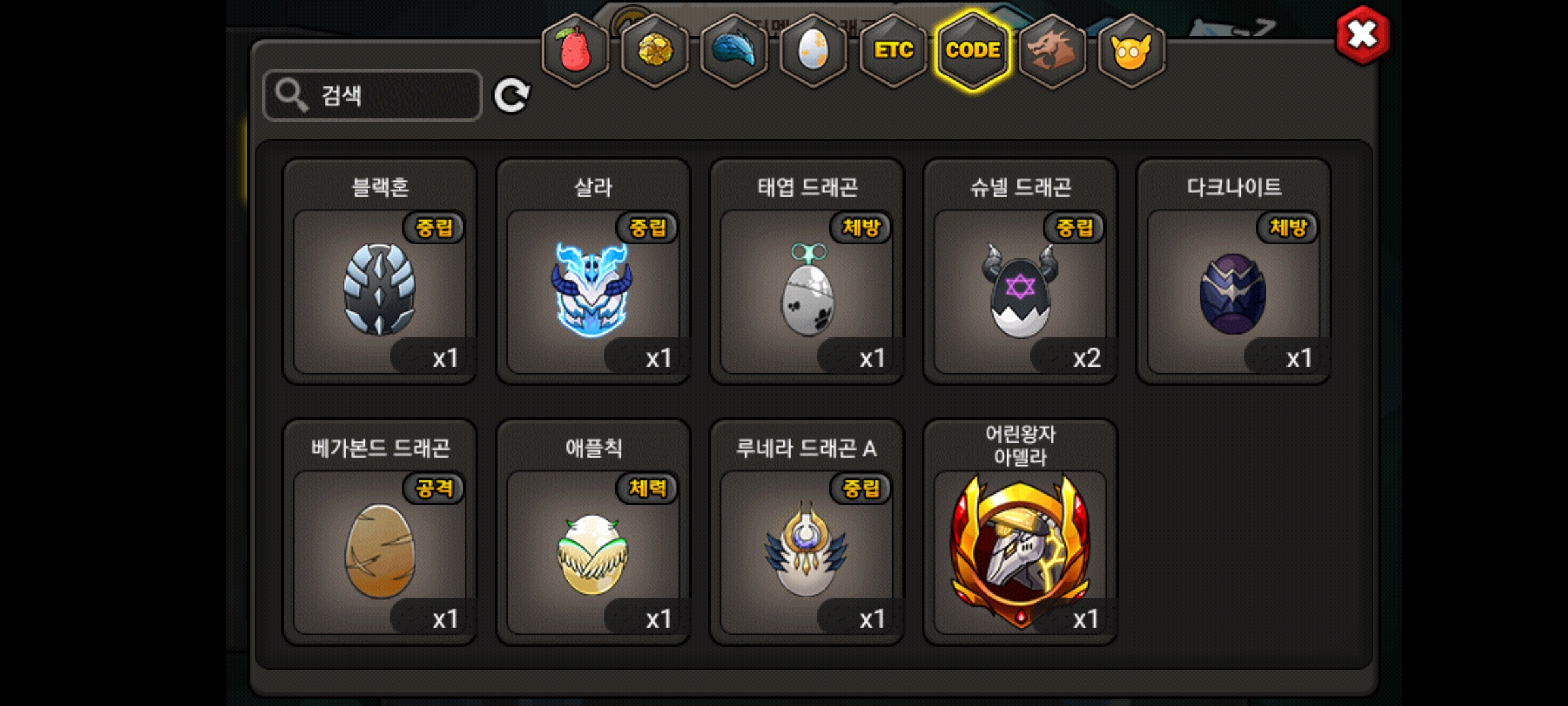This screenshot has width=1568, height=706.
Task: Select the 블랙혼 egg slot
Action: pyautogui.click(x=380, y=291)
